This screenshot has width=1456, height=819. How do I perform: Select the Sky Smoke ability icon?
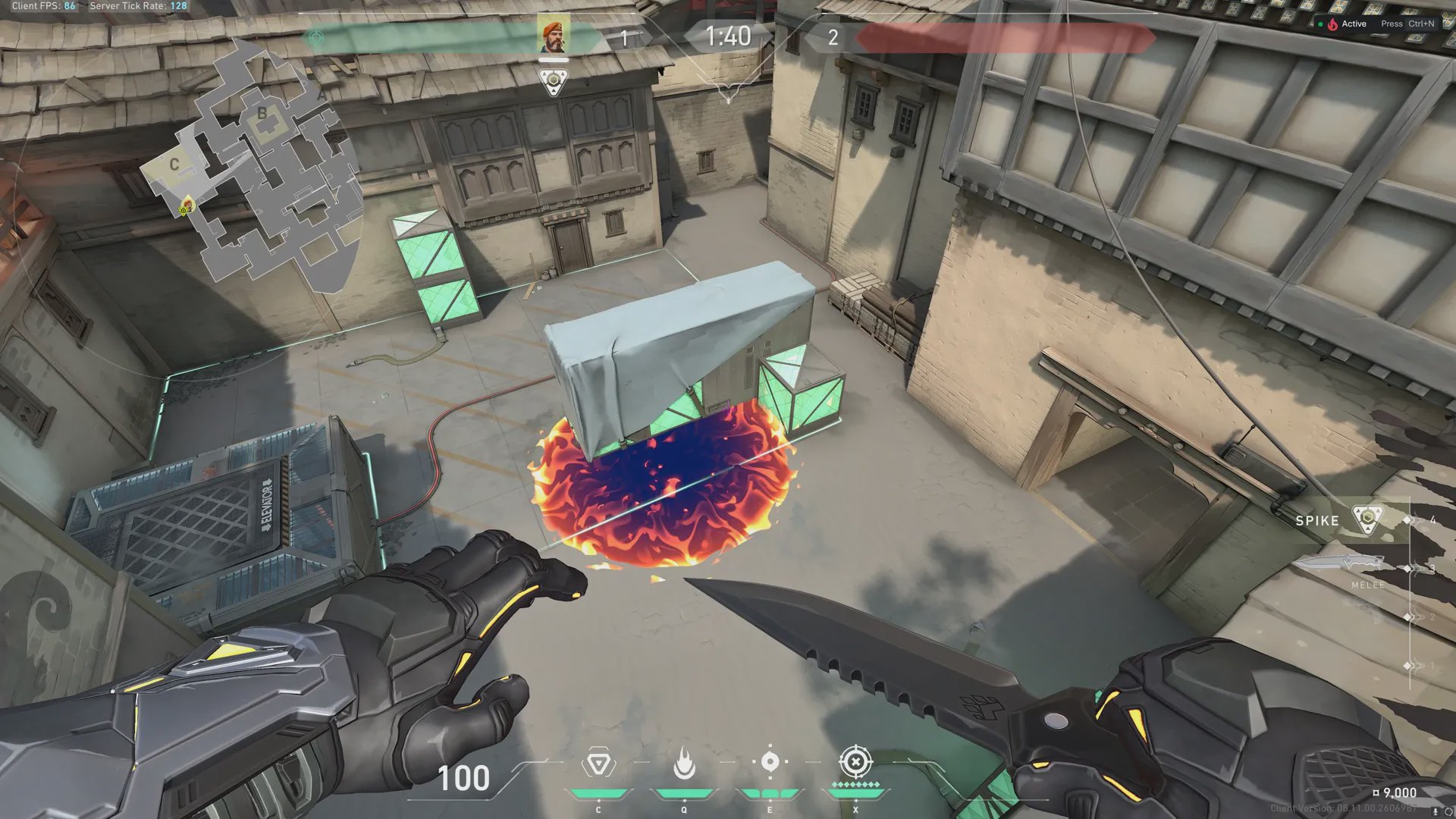[770, 762]
